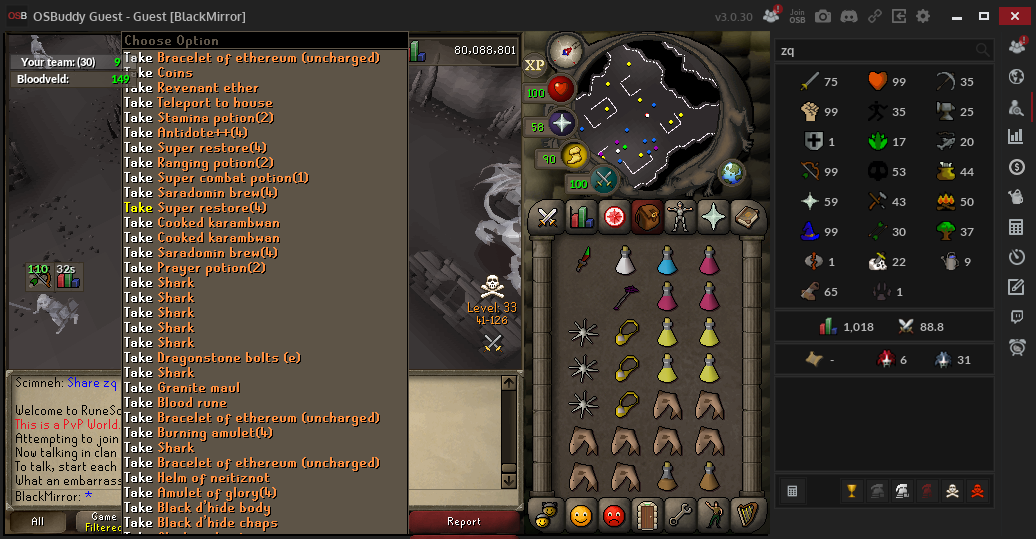The height and width of the screenshot is (539, 1036).
Task: Toggle run with the energy orb
Action: [x=575, y=155]
